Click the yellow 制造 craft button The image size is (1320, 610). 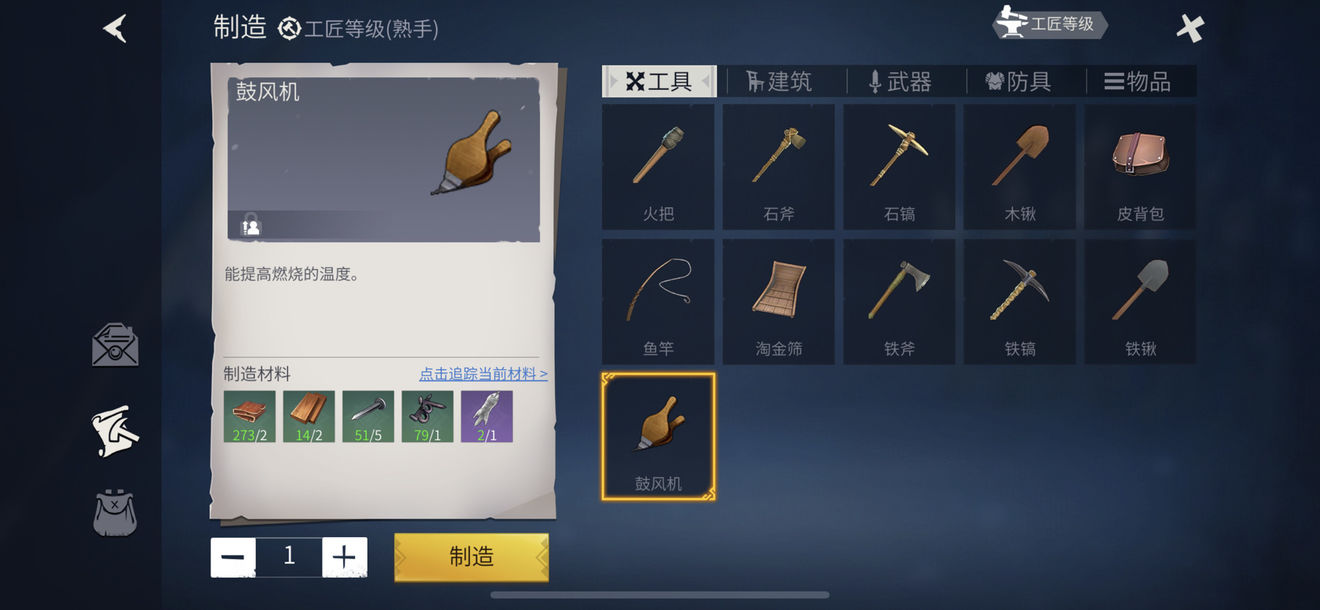472,557
